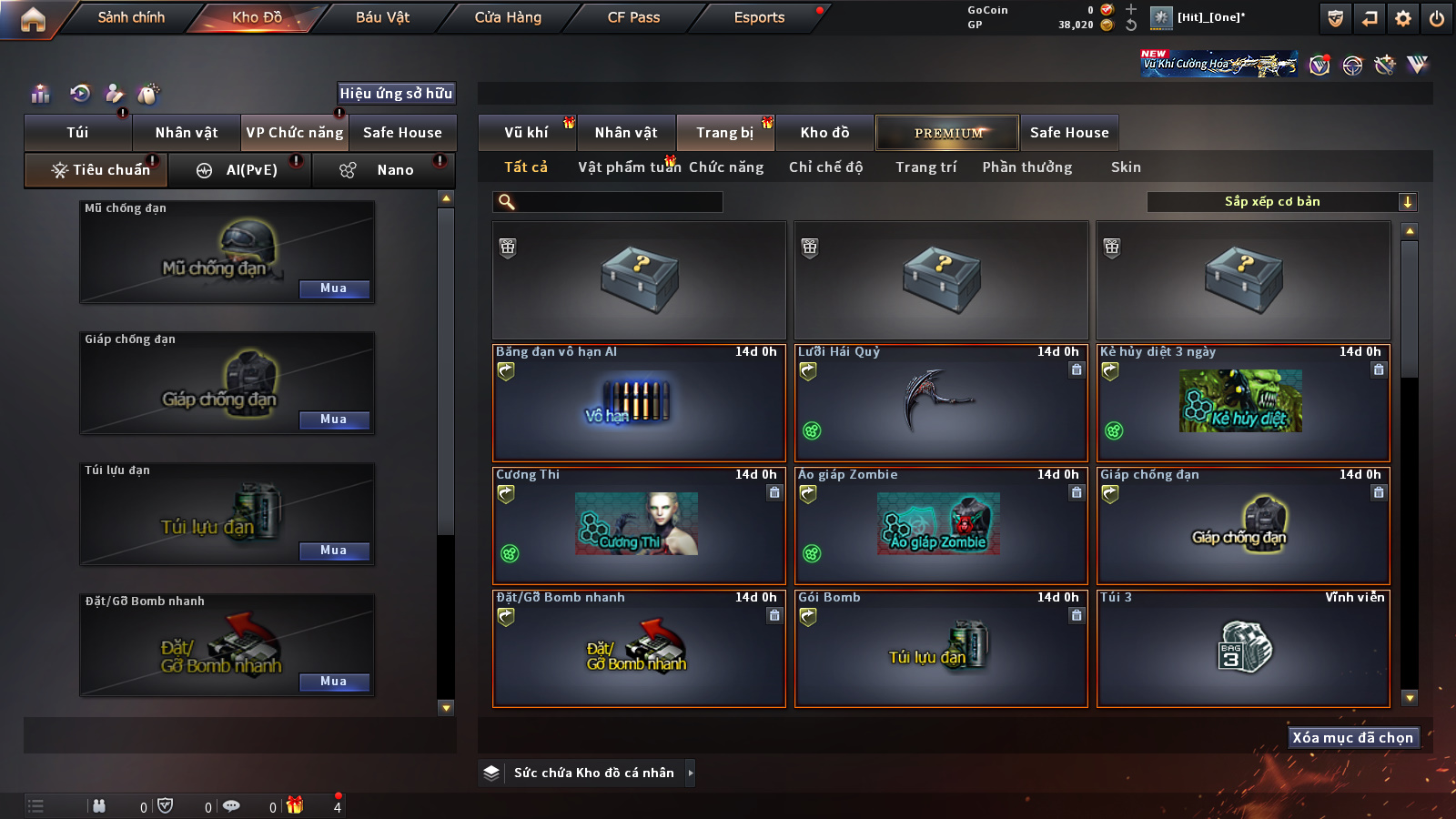Select the PREMIUM inventory tab
The height and width of the screenshot is (819, 1456).
coord(947,133)
